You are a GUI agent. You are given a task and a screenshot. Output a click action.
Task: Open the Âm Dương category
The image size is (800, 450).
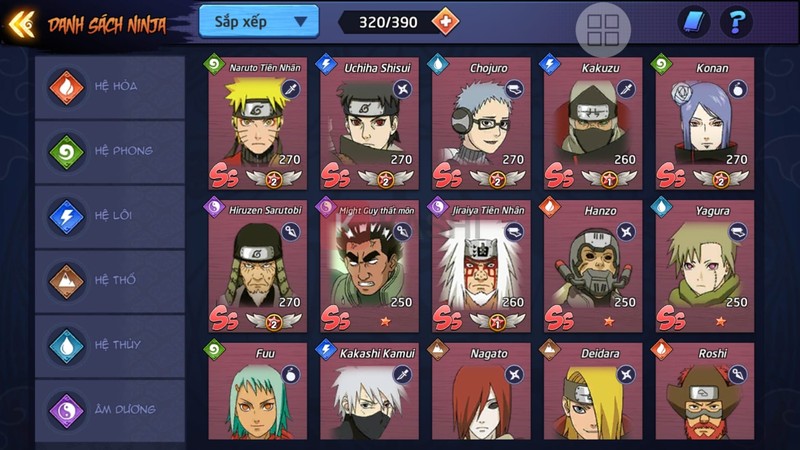(x=110, y=409)
